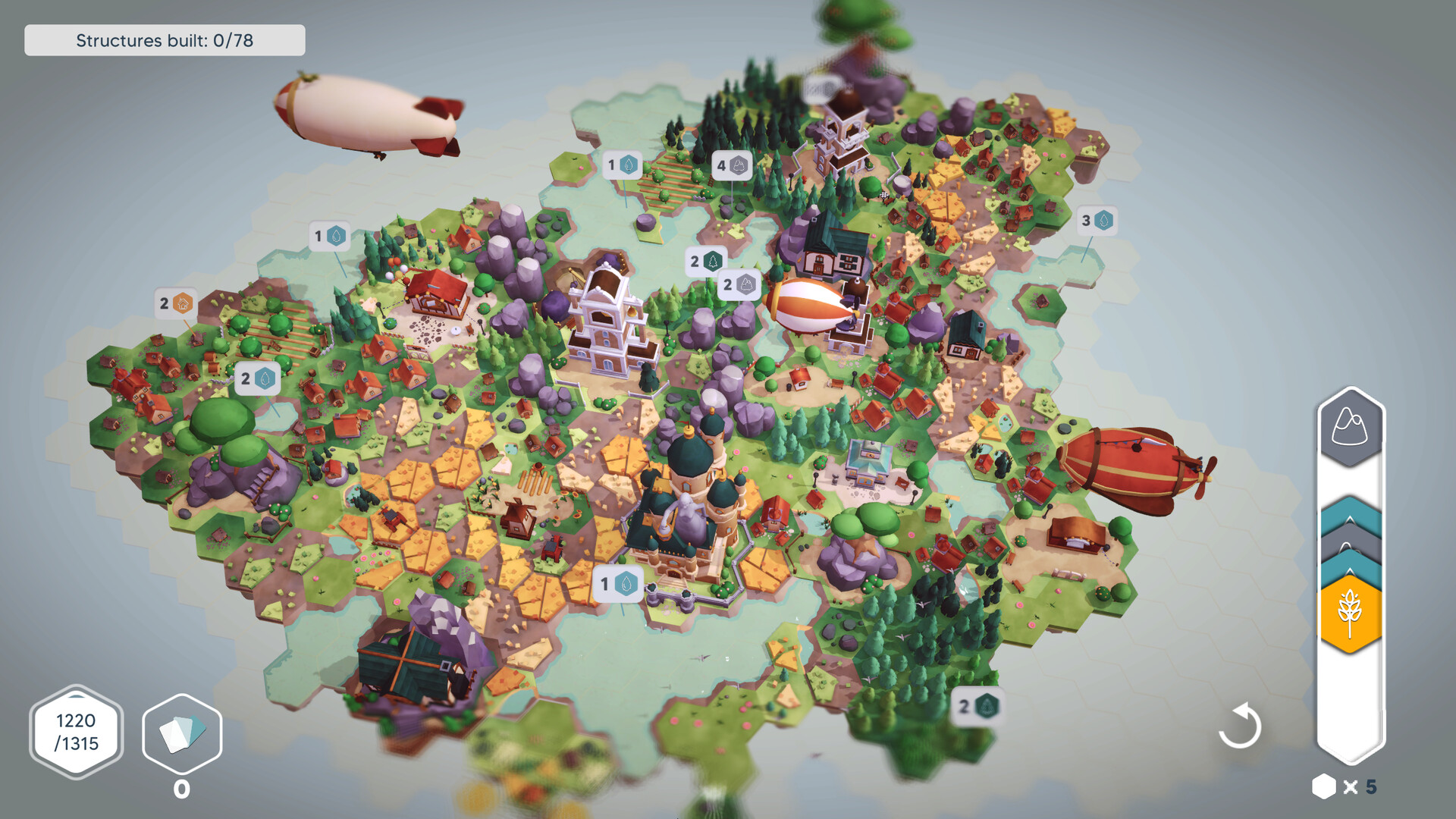The height and width of the screenshot is (819, 1456).
Task: Open the card stack icon showing 0
Action: [181, 732]
